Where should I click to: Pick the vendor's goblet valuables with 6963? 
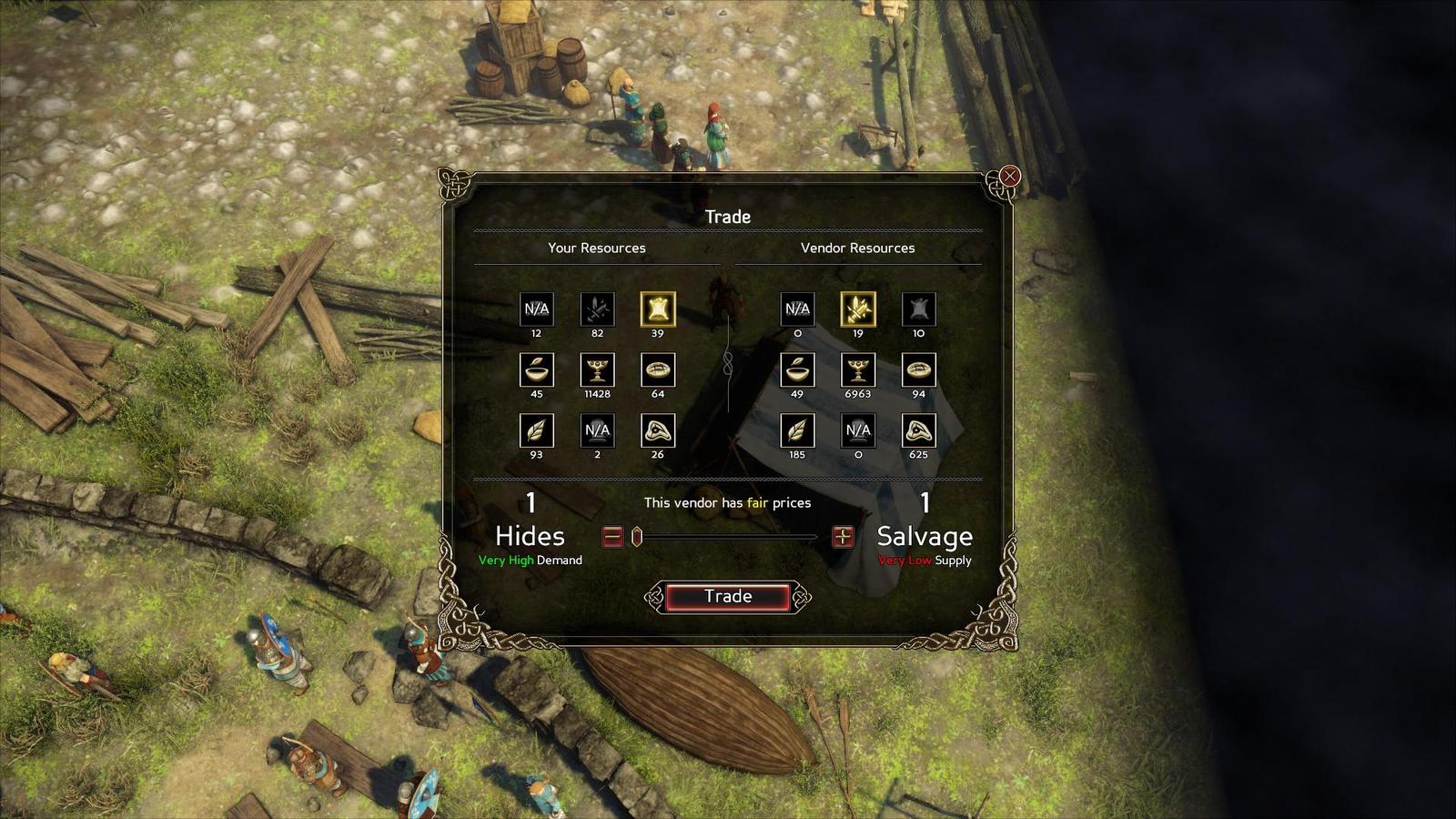857,370
